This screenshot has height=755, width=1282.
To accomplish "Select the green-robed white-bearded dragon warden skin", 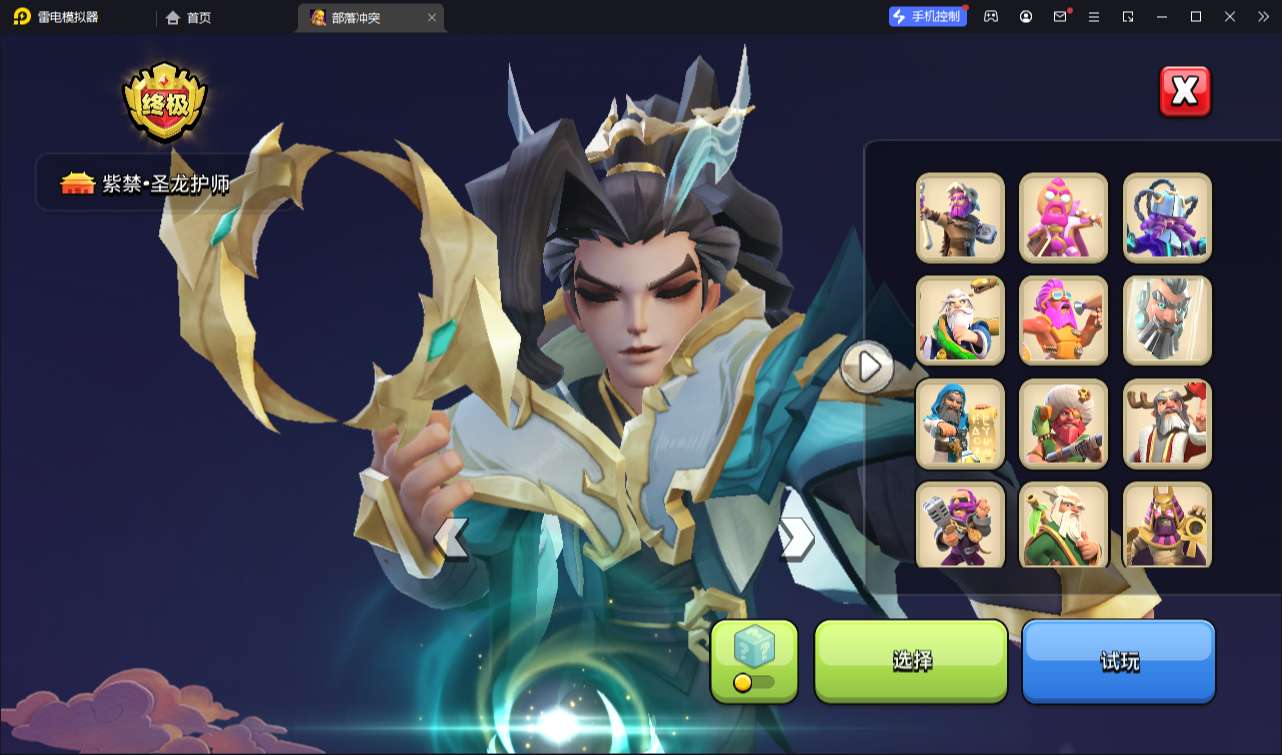I will [960, 321].
